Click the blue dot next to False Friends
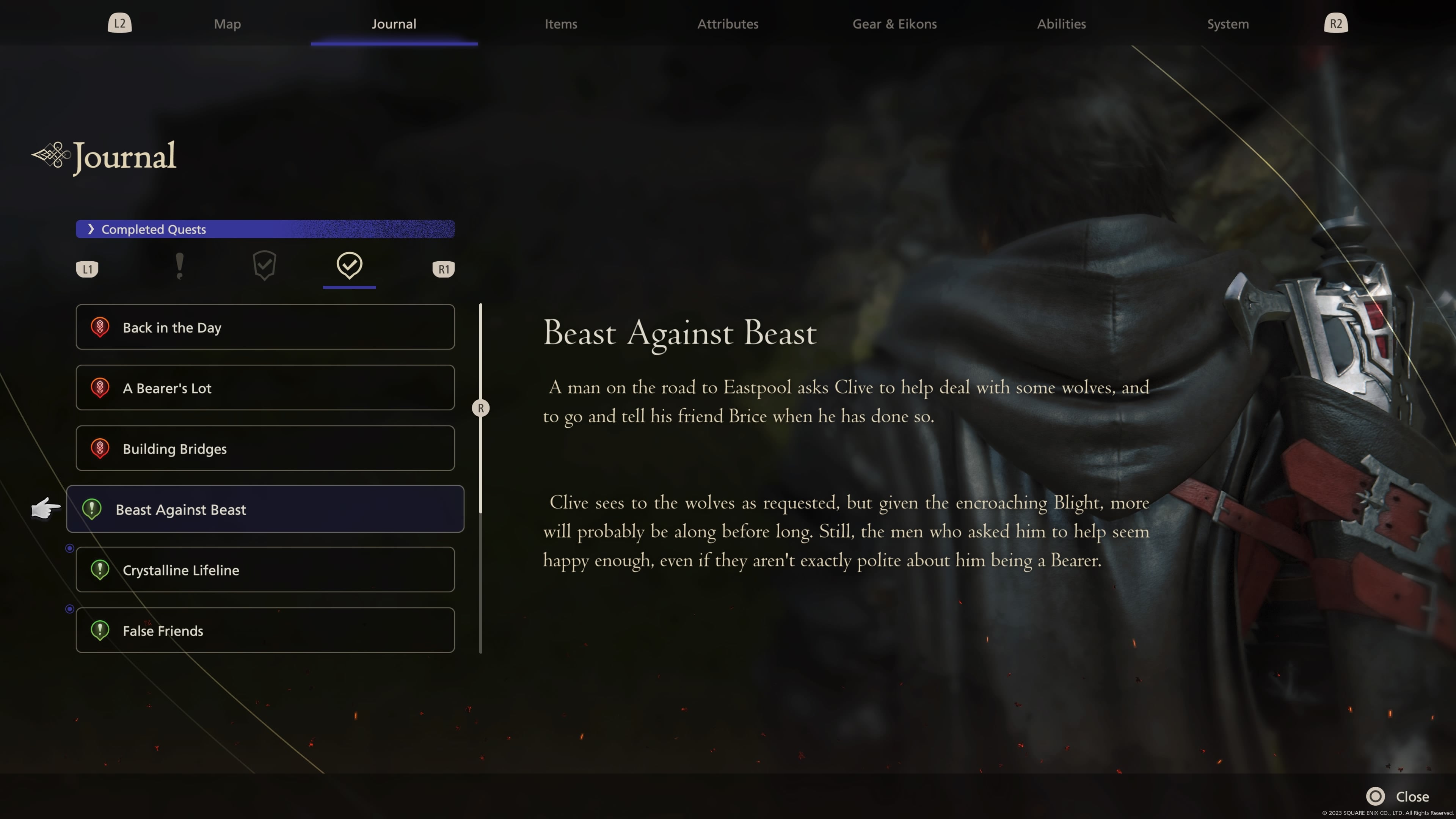 click(70, 609)
